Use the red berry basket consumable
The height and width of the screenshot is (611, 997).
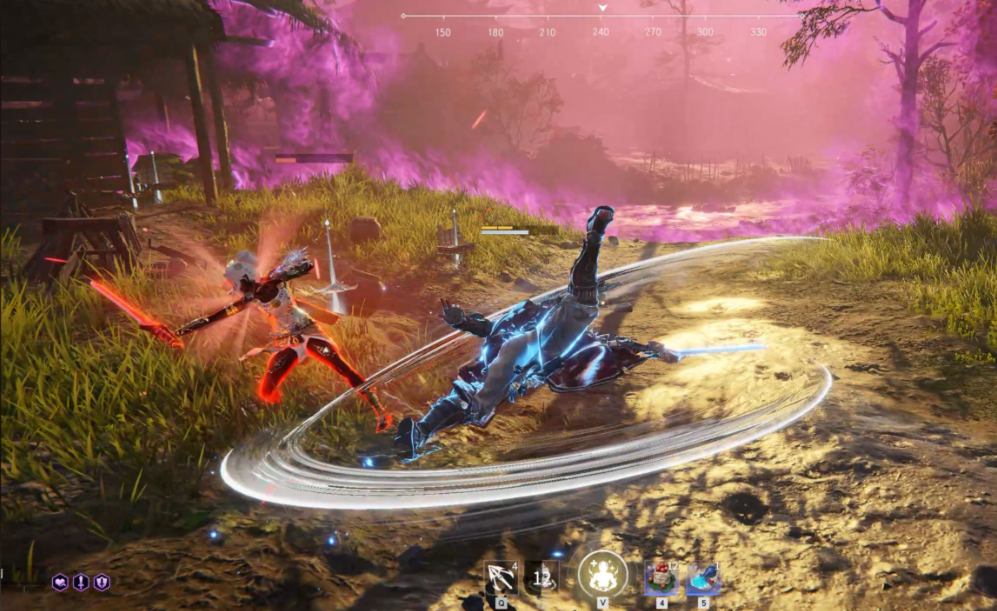[x=661, y=577]
